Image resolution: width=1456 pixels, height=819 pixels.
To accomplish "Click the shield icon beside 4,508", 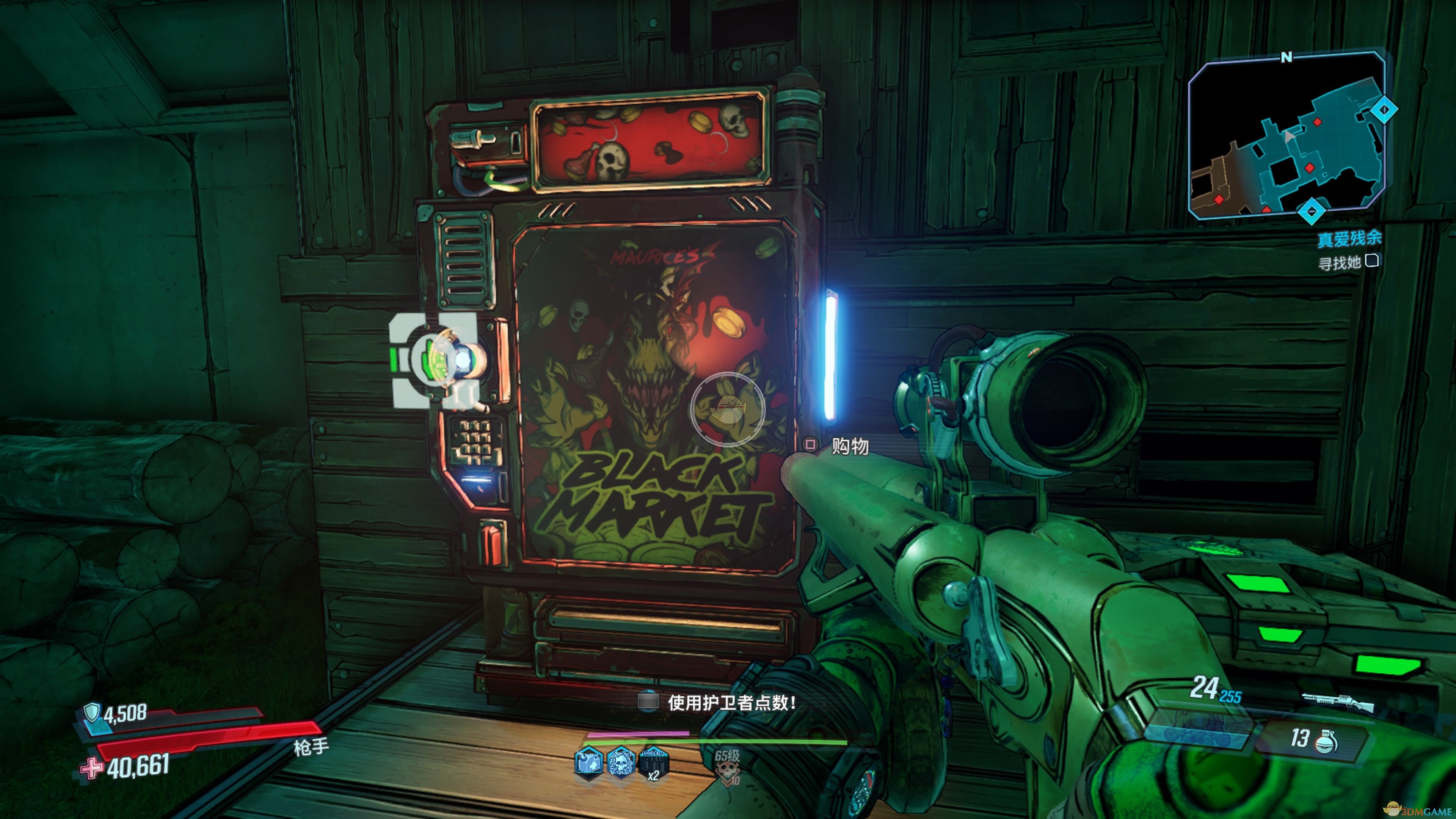I will click(91, 712).
